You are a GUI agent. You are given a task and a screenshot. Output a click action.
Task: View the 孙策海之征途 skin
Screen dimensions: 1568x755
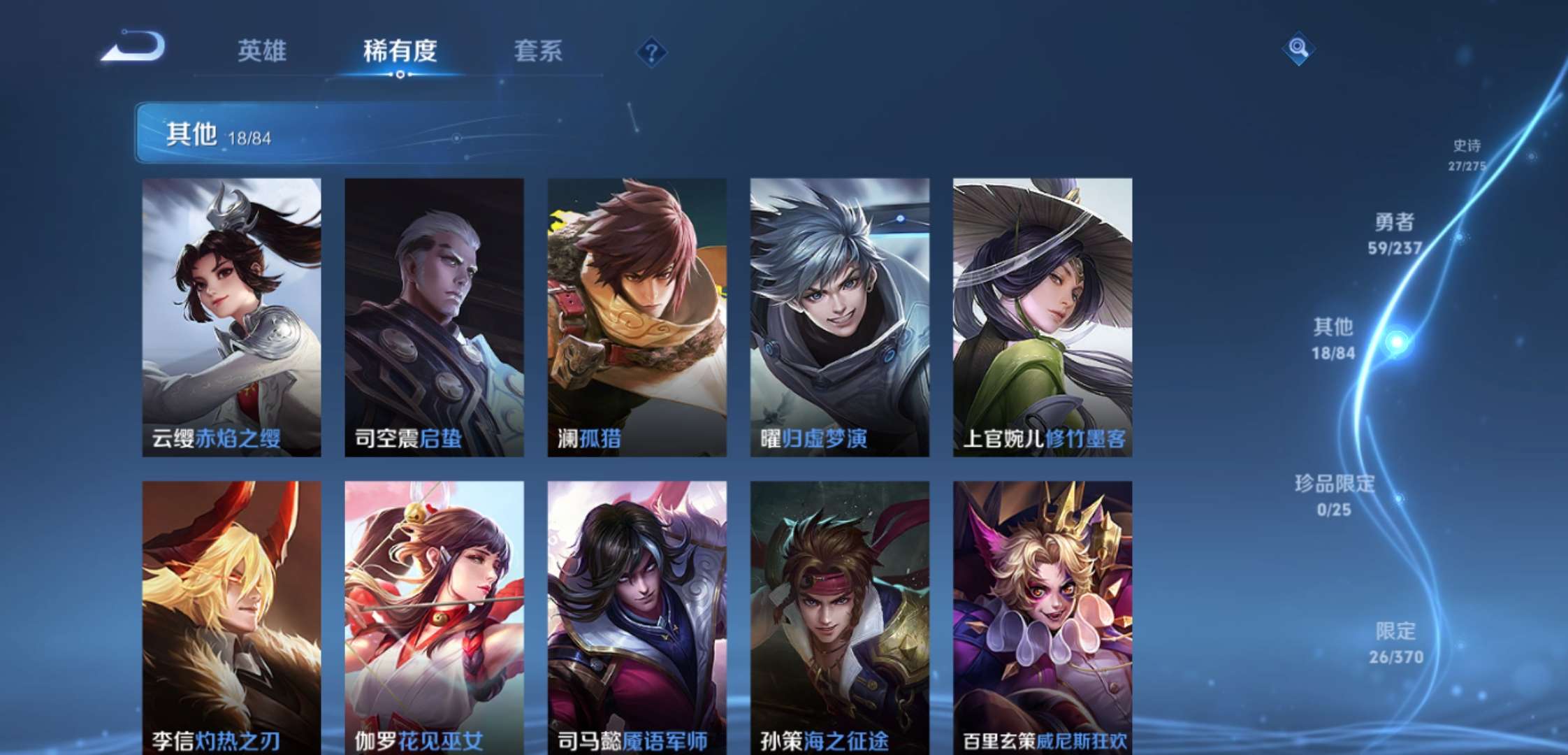coord(841,608)
